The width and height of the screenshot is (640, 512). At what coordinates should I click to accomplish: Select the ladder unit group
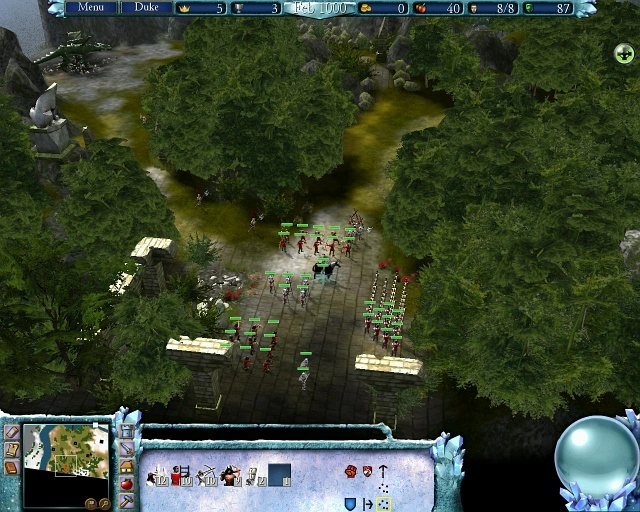[182, 475]
